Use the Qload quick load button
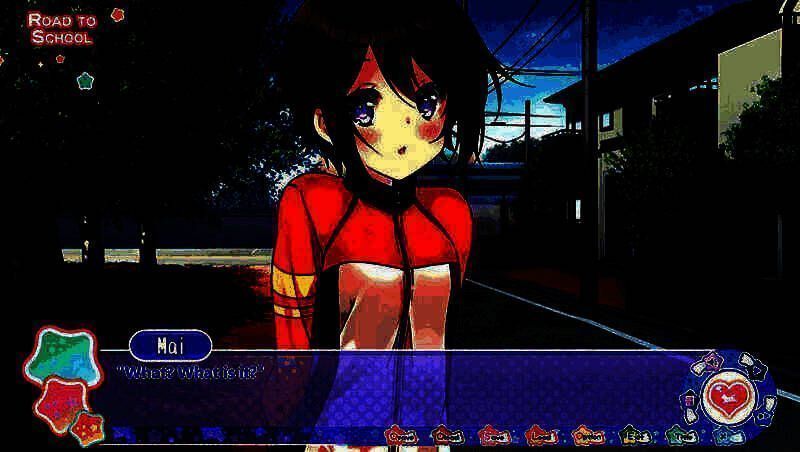 447,435
